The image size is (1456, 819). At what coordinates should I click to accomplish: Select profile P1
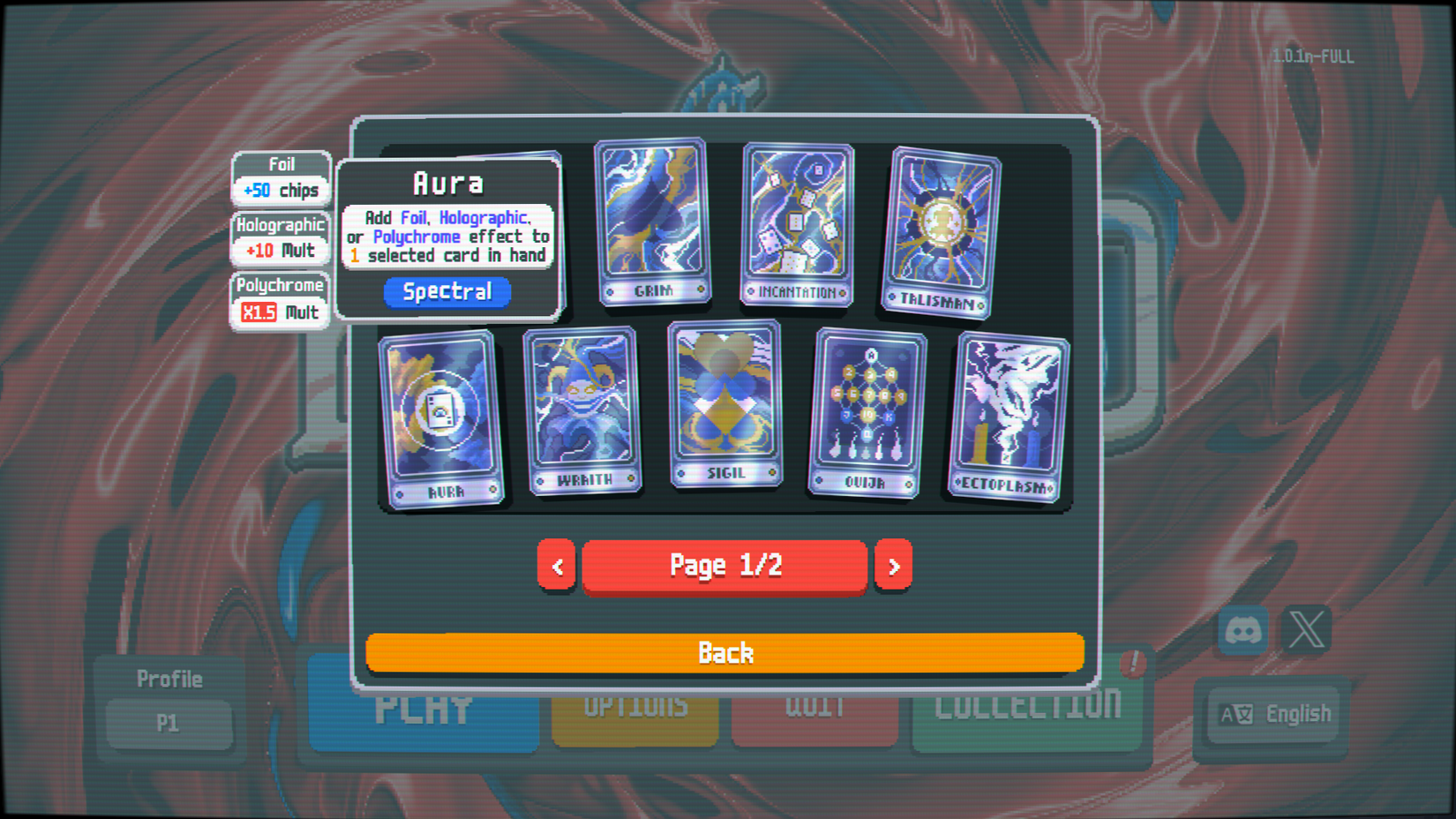[x=169, y=724]
